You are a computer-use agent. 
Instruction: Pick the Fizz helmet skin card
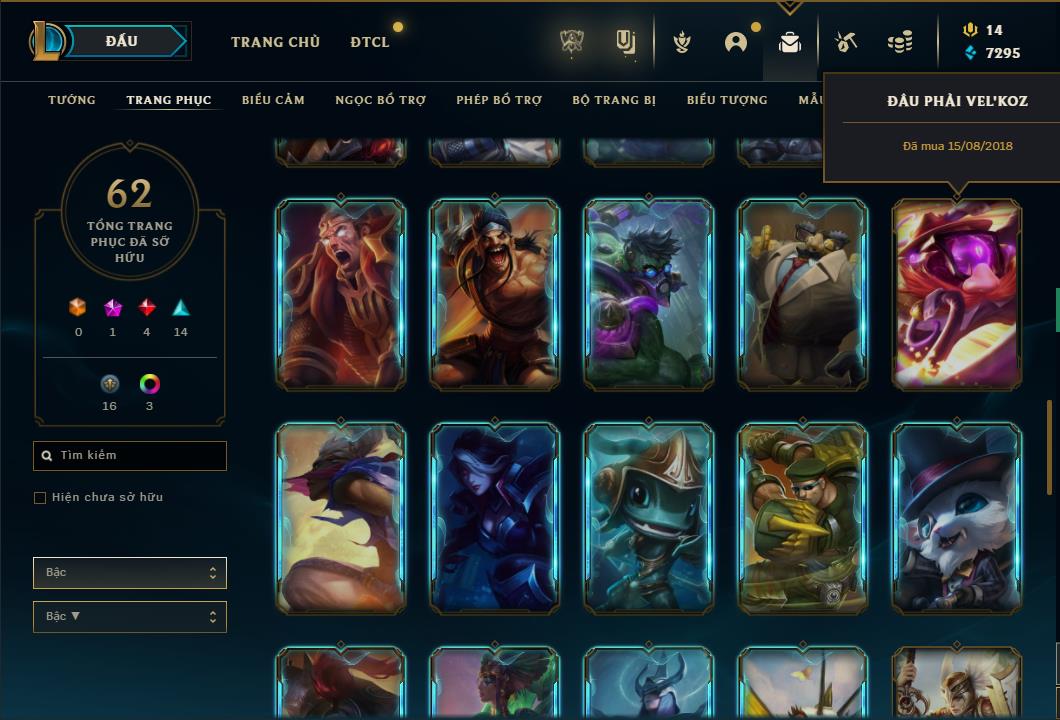click(x=649, y=517)
